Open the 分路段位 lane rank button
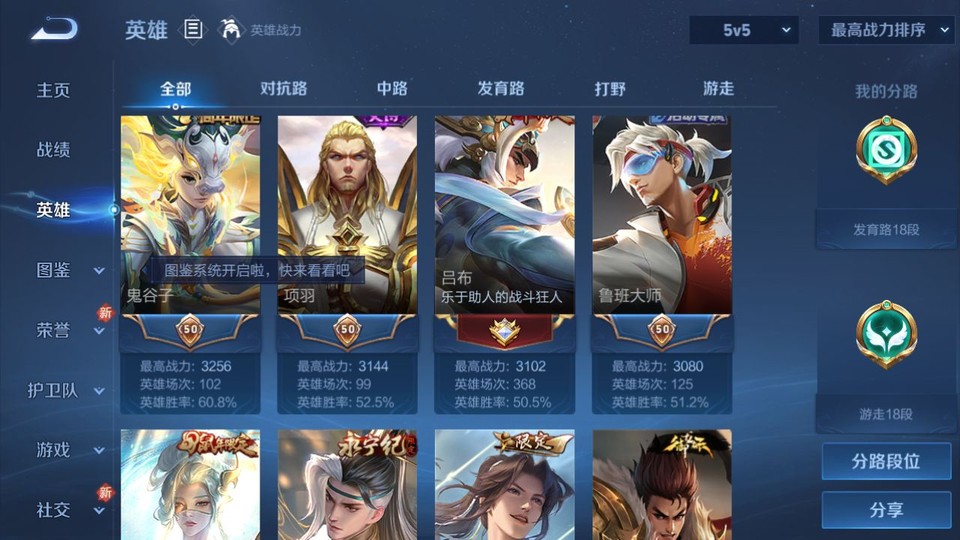 pyautogui.click(x=886, y=462)
